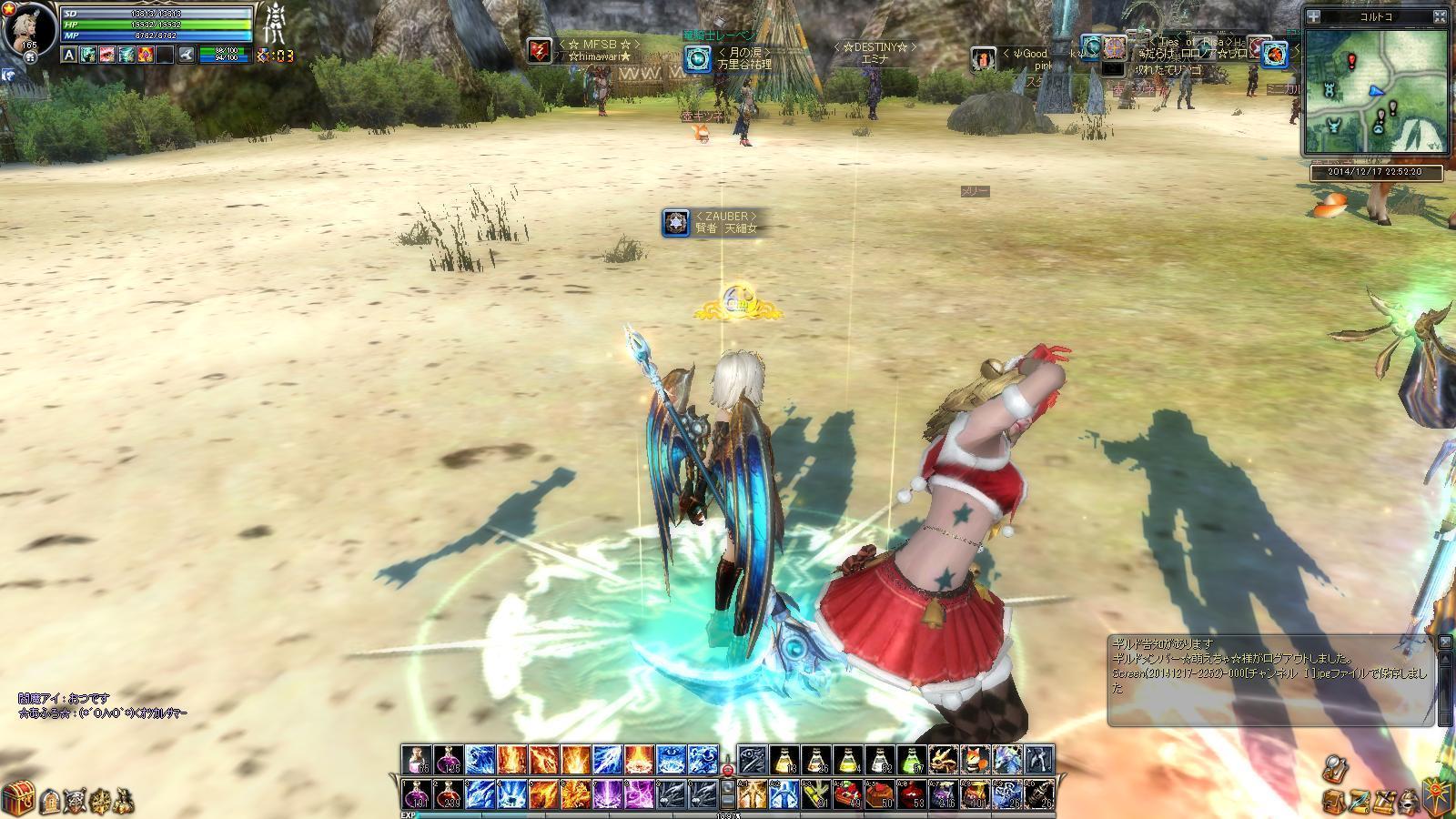This screenshot has width=1456, height=819.
Task: Open the magnifying glass search icon
Action: 1334,767
